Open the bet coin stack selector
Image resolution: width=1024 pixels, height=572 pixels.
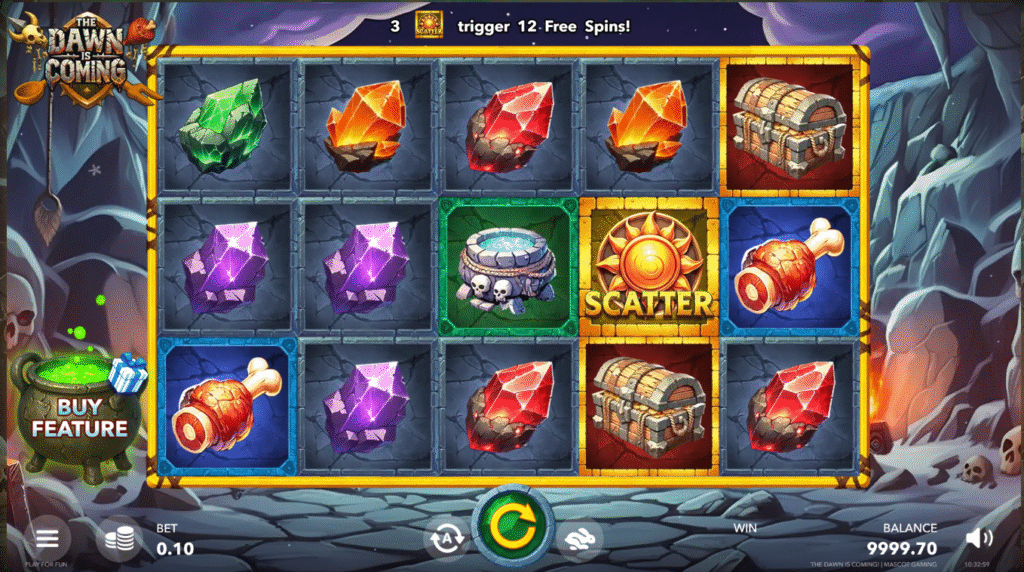[119, 539]
